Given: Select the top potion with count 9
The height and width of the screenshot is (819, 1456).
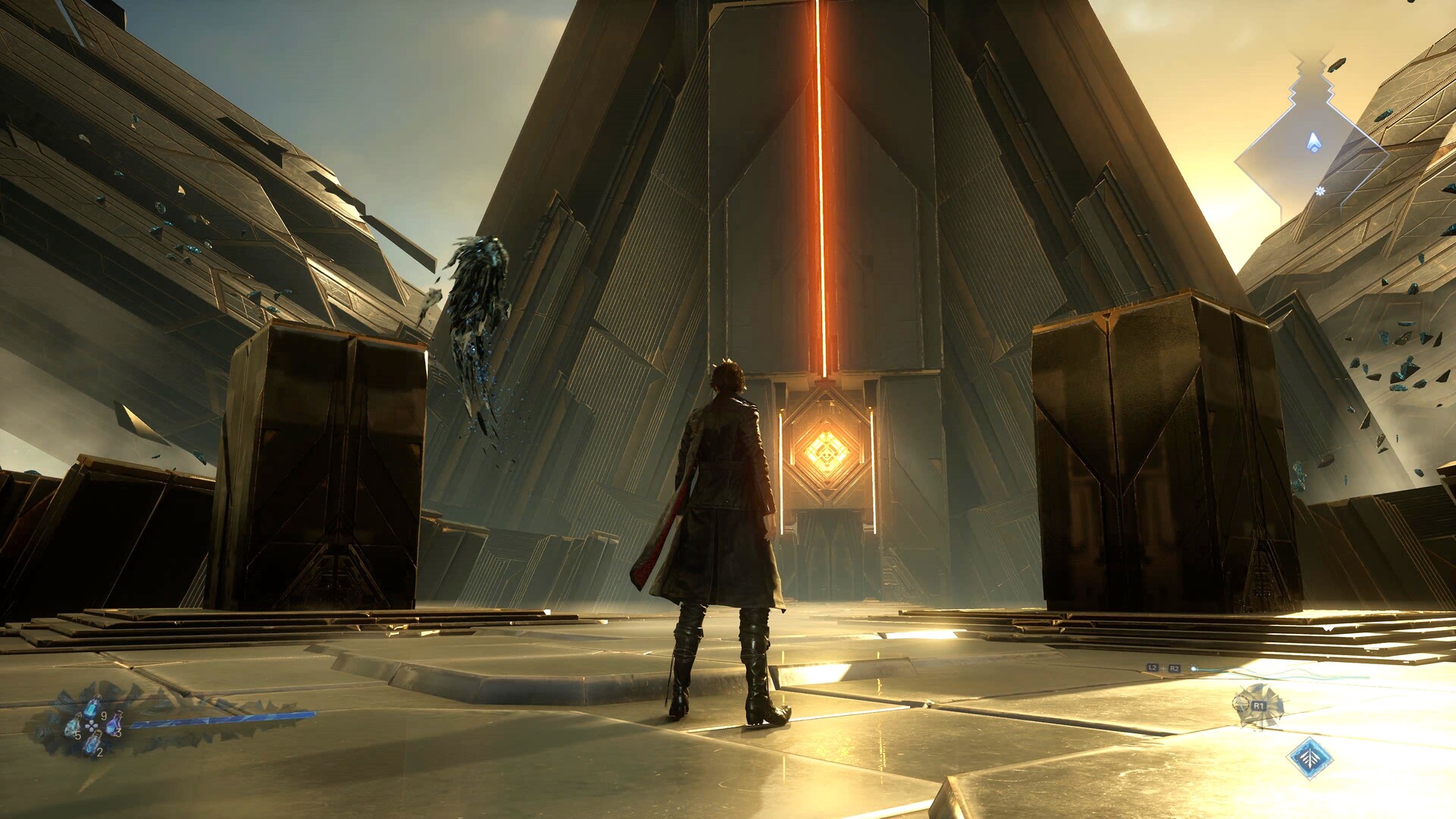Looking at the screenshot, I should coord(93,708).
